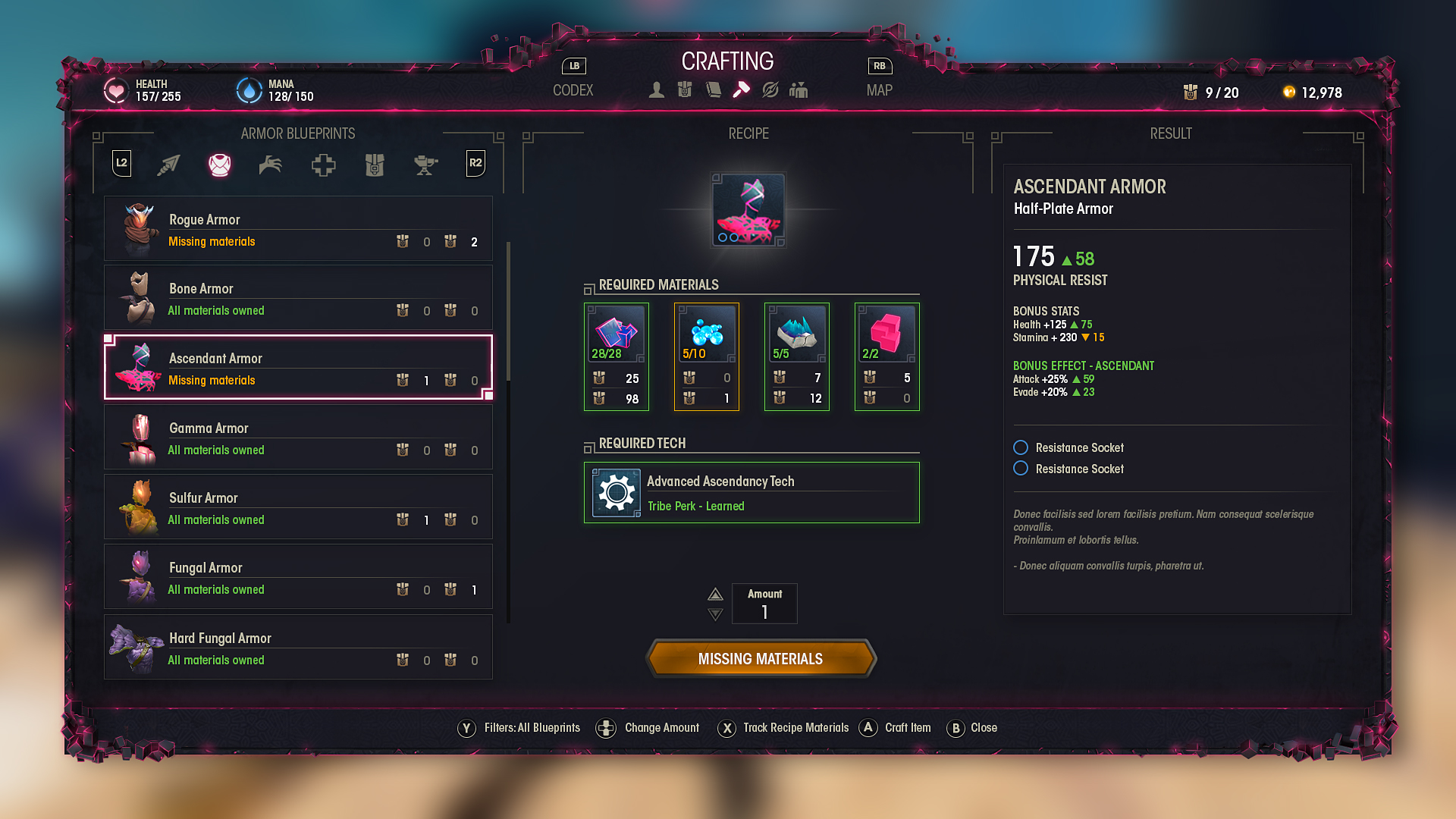
Task: Switch to the weapon blueprints category
Action: (x=168, y=165)
